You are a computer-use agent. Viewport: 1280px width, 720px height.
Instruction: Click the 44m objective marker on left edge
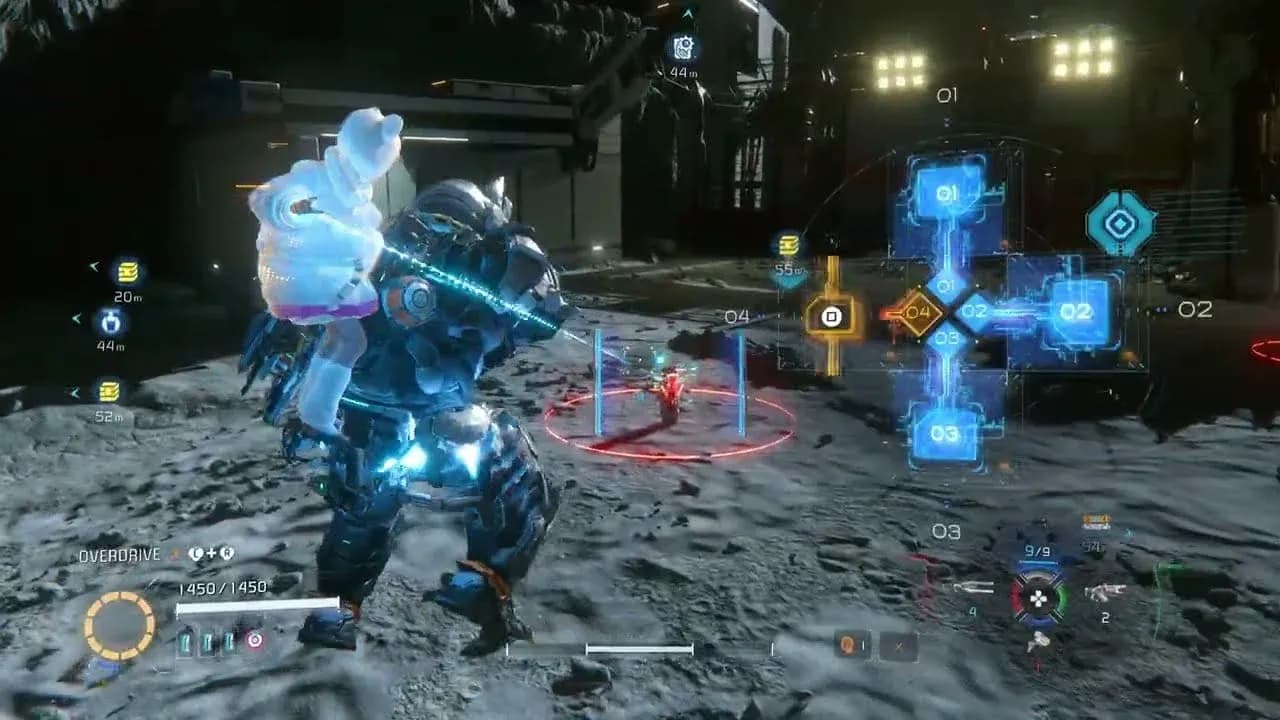(x=110, y=321)
